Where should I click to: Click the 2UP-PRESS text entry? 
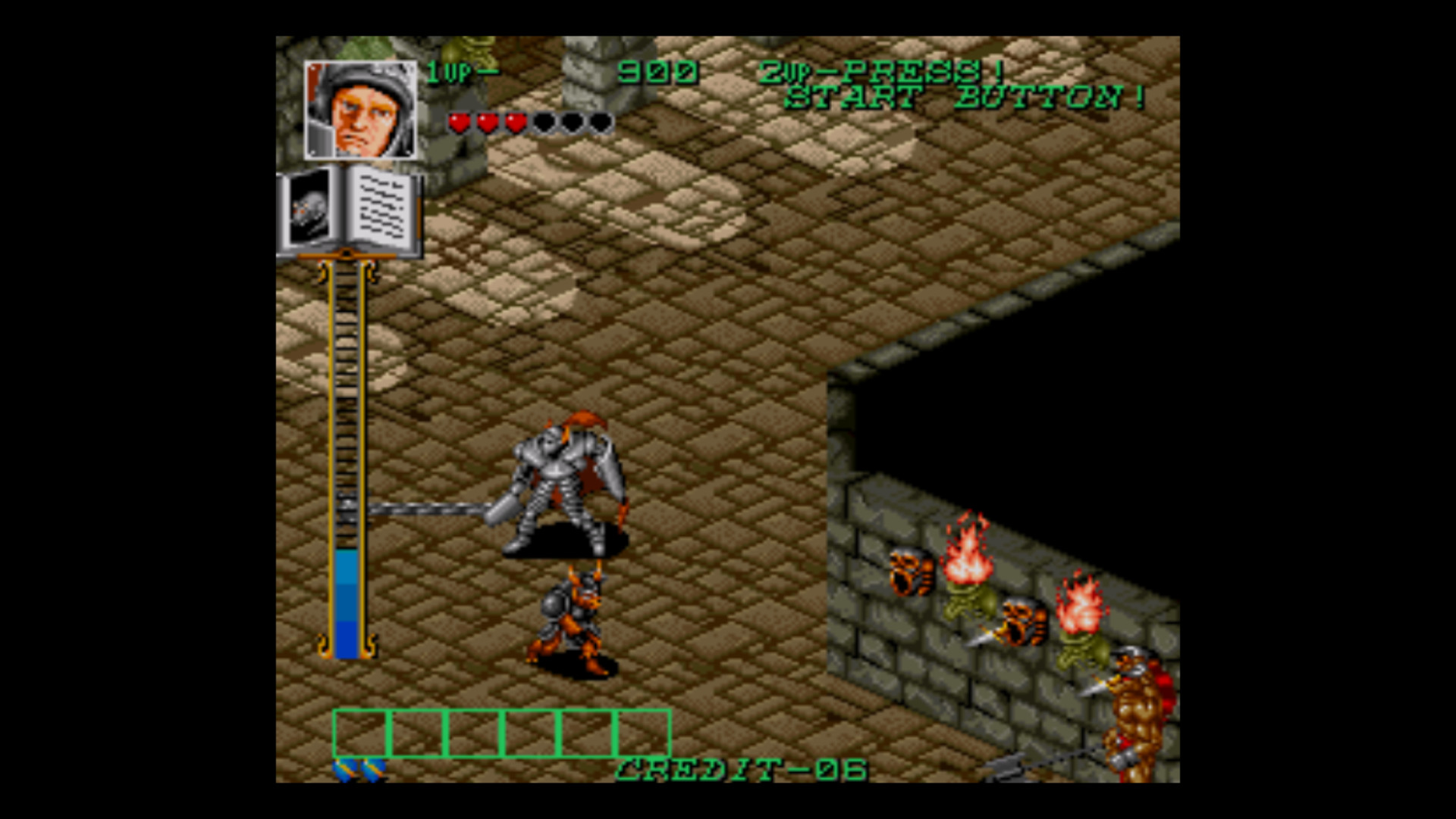click(x=880, y=71)
